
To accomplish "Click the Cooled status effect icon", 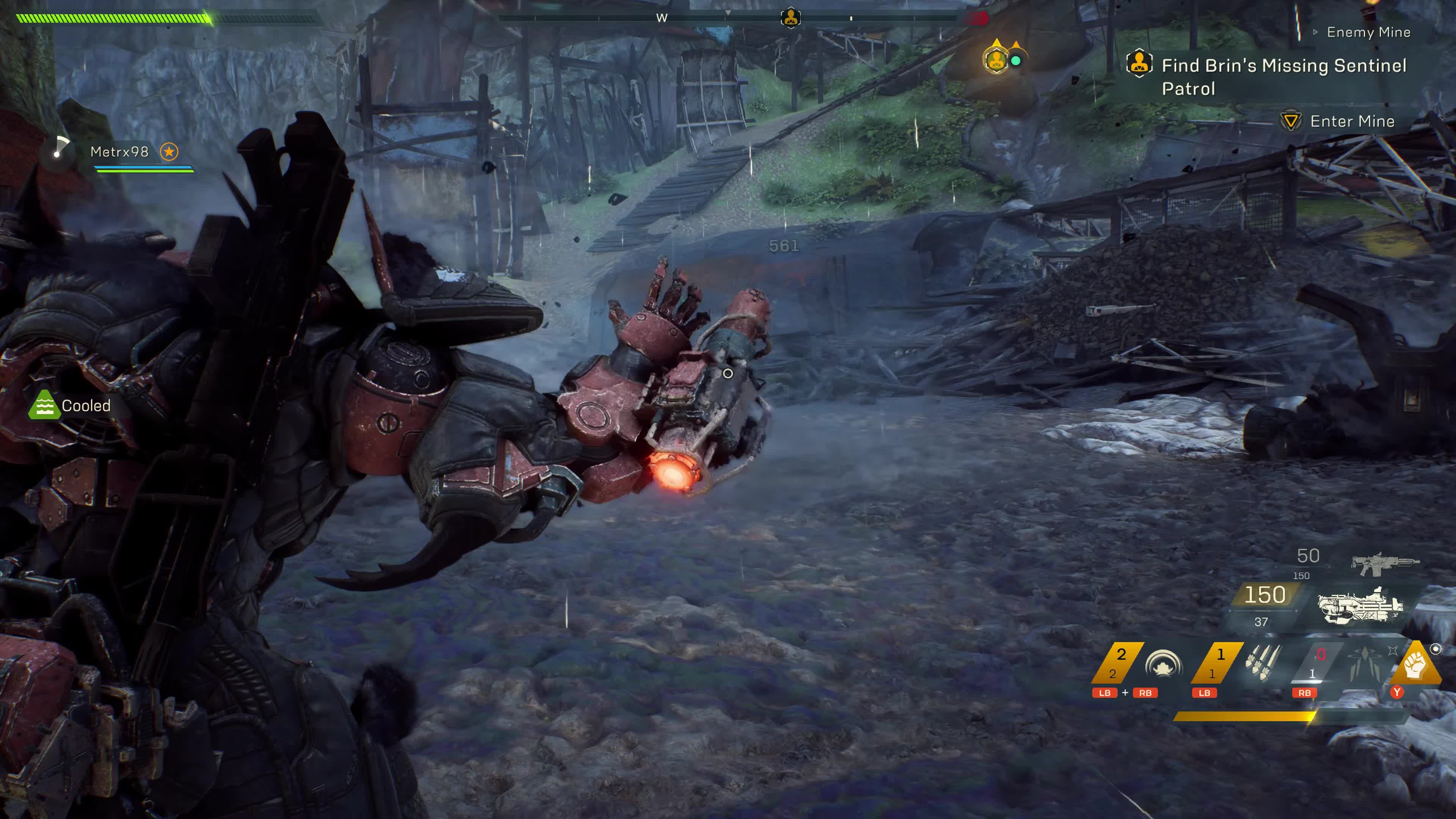I will click(x=44, y=405).
